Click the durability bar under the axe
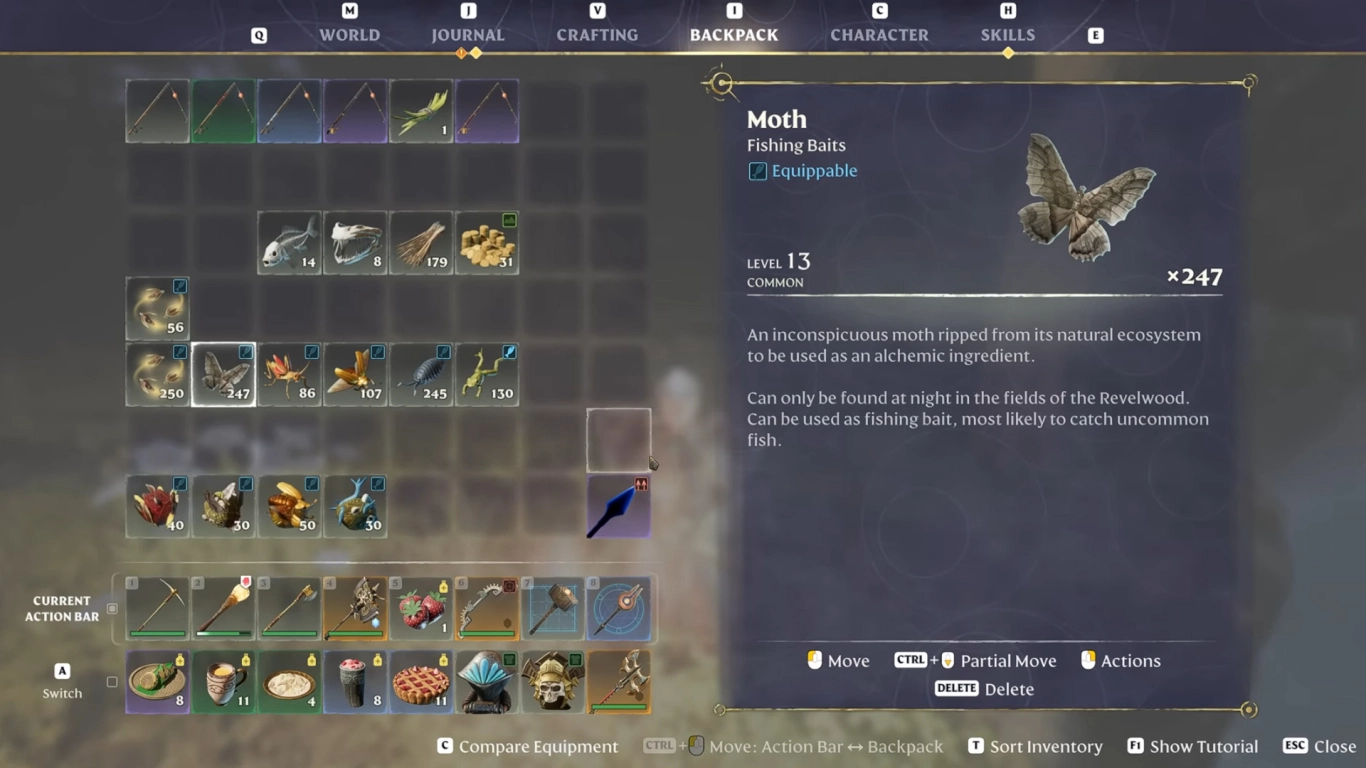Viewport: 1366px width, 768px height. coord(289,633)
